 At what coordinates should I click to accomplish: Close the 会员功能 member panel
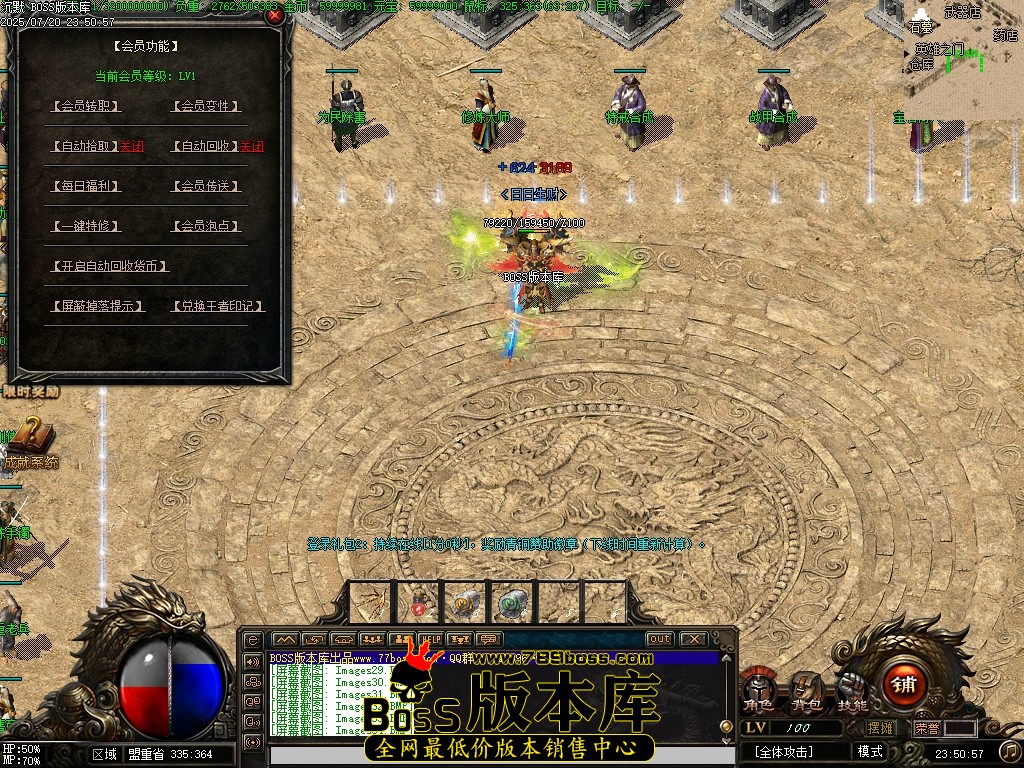[x=275, y=16]
